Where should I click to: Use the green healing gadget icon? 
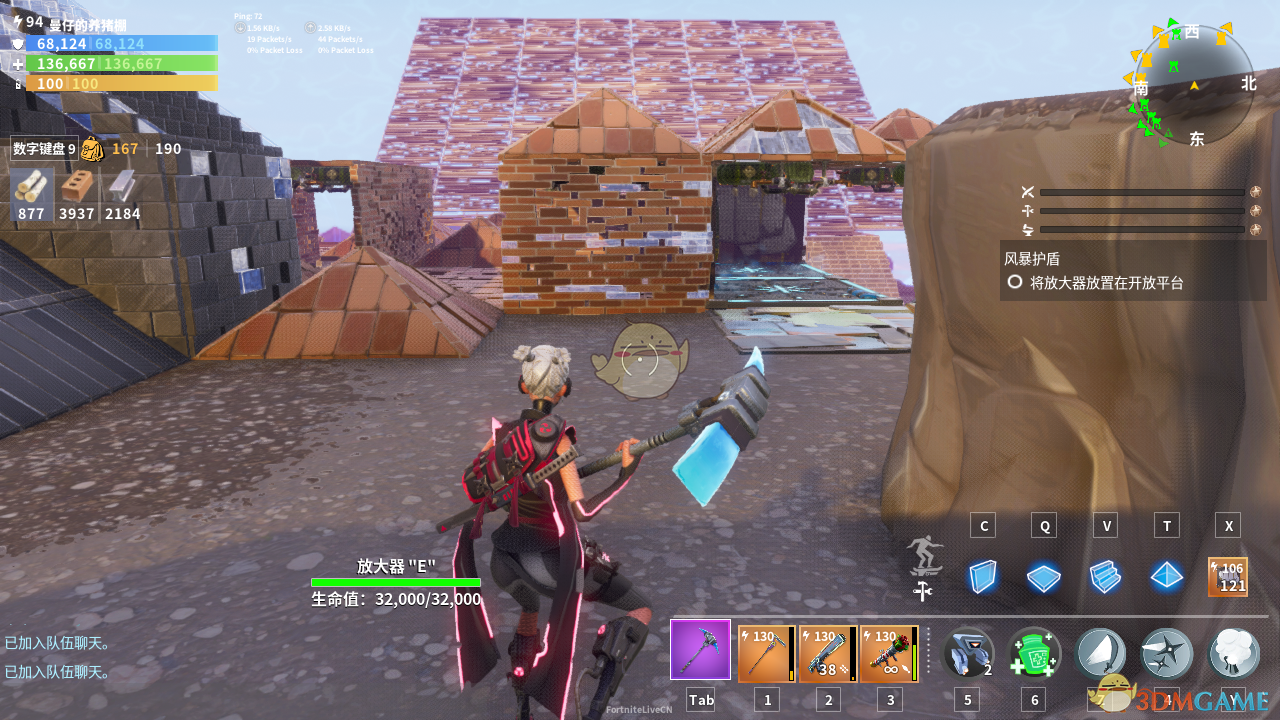[1033, 654]
